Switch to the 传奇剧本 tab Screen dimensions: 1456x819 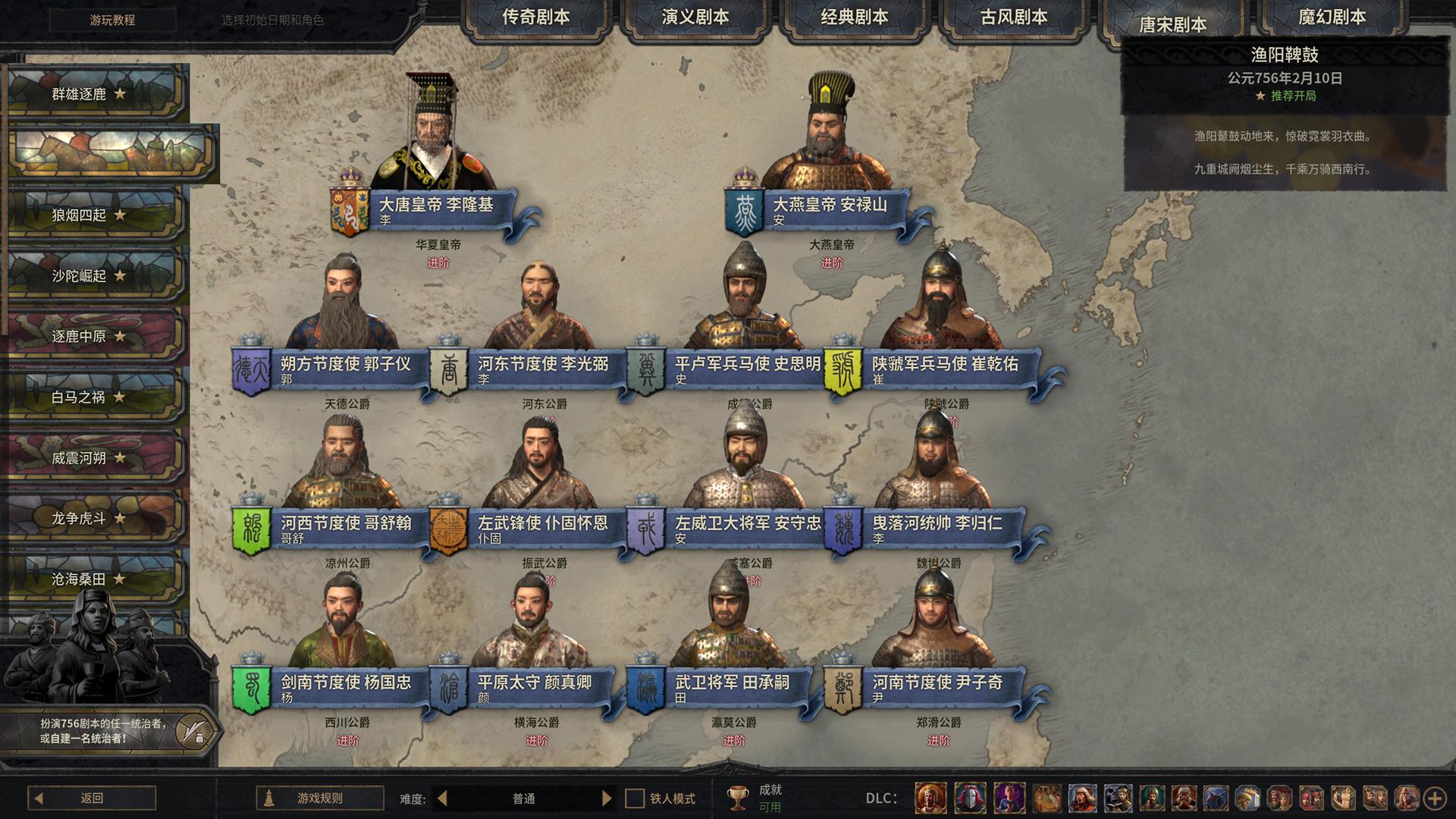pyautogui.click(x=535, y=17)
